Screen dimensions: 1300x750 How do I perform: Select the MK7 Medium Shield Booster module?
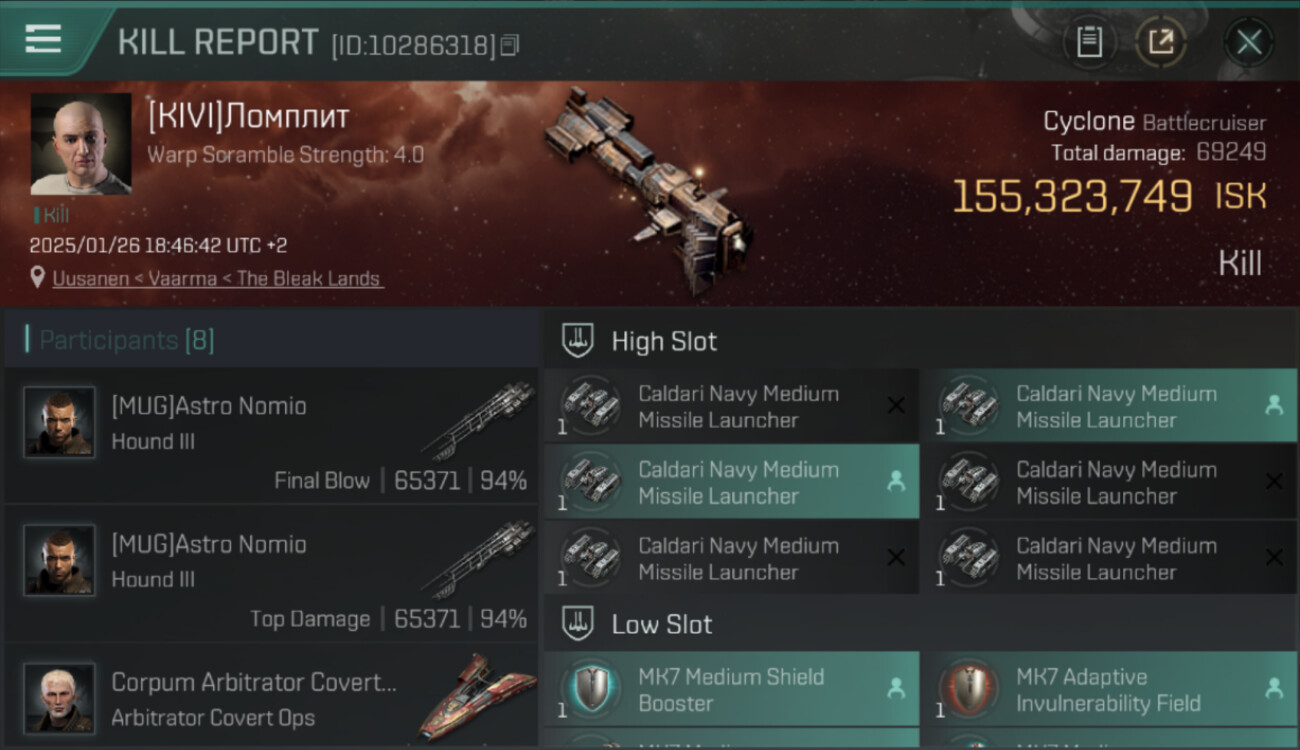pyautogui.click(x=731, y=690)
